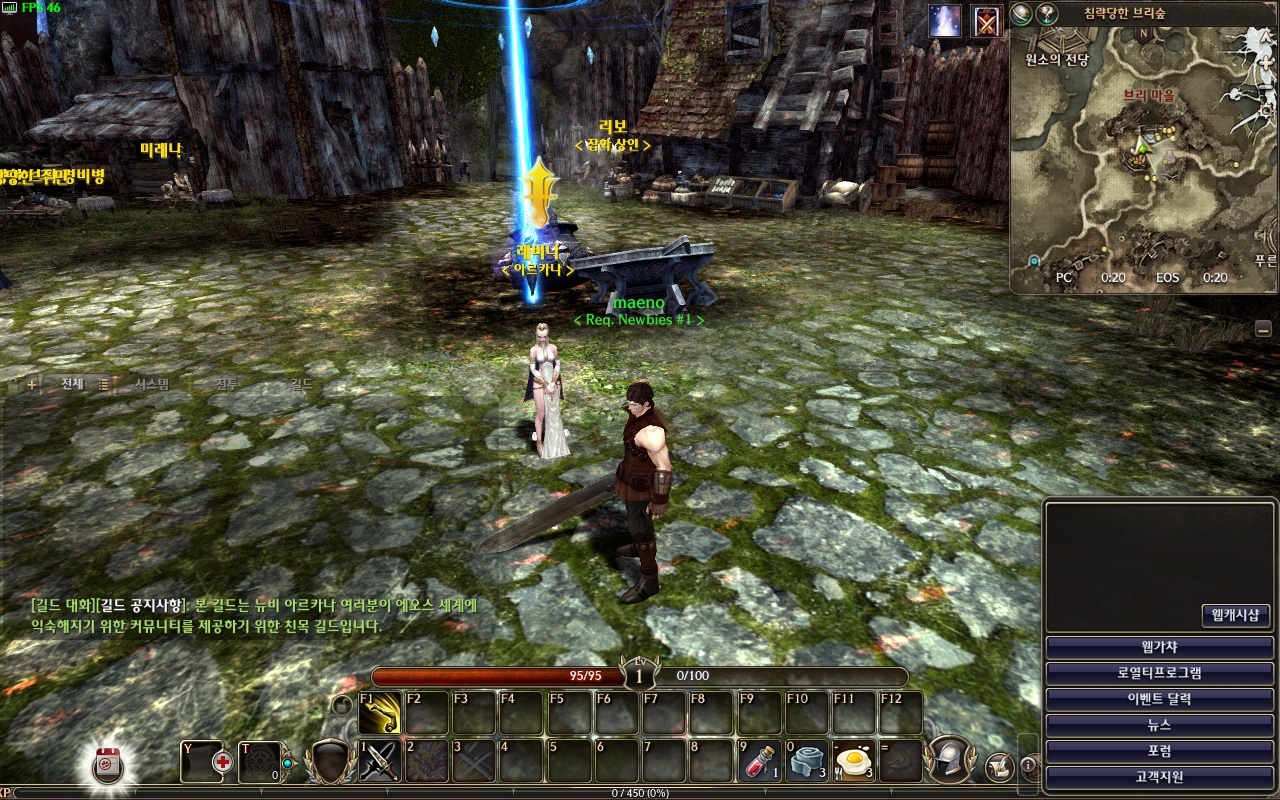Screen dimensions: 1280x800
Task: Switch to the 길드 chat tab
Action: pyautogui.click(x=302, y=384)
